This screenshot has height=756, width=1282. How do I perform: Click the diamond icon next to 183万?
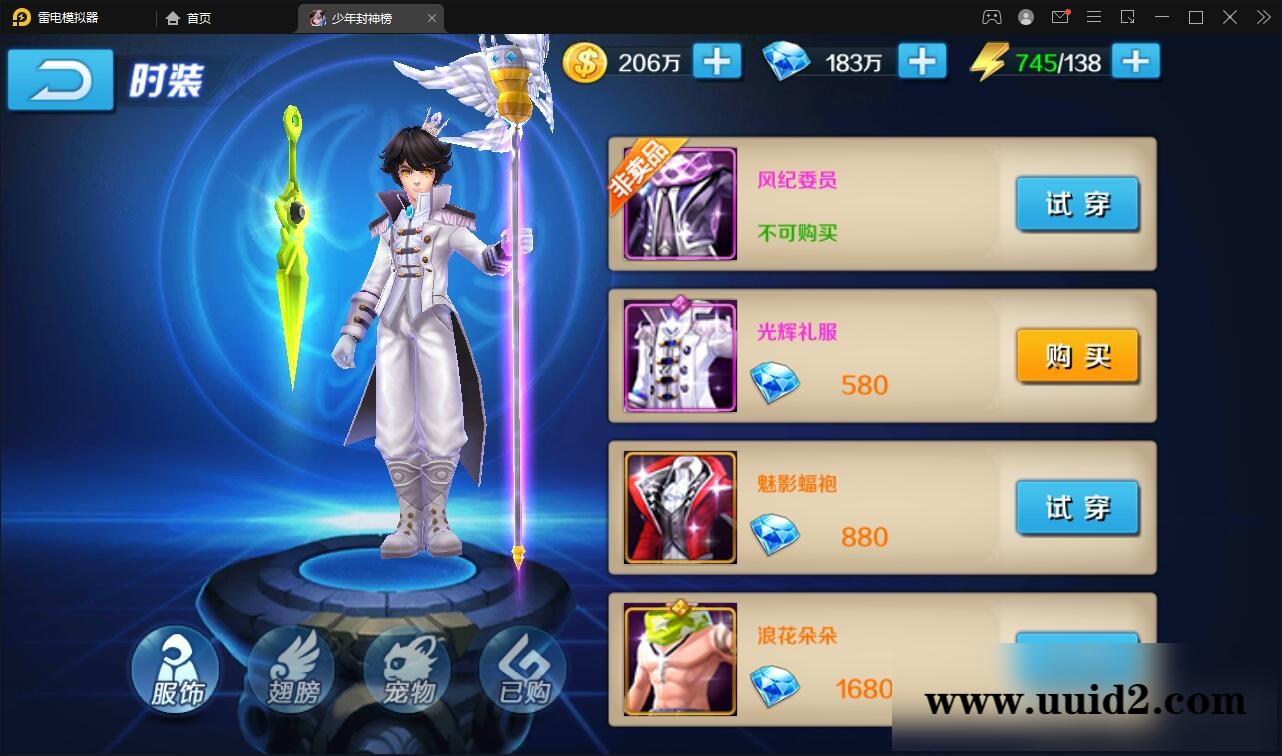click(789, 61)
